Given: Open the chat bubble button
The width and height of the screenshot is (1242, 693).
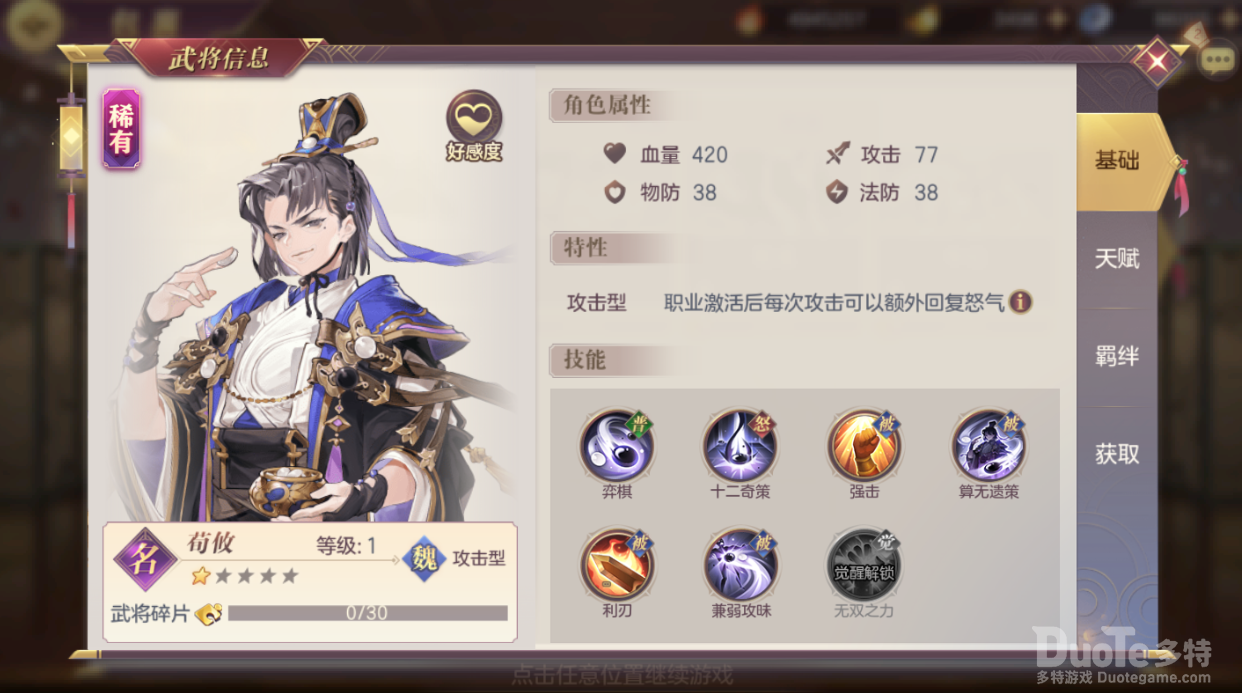Looking at the screenshot, I should click(1217, 62).
